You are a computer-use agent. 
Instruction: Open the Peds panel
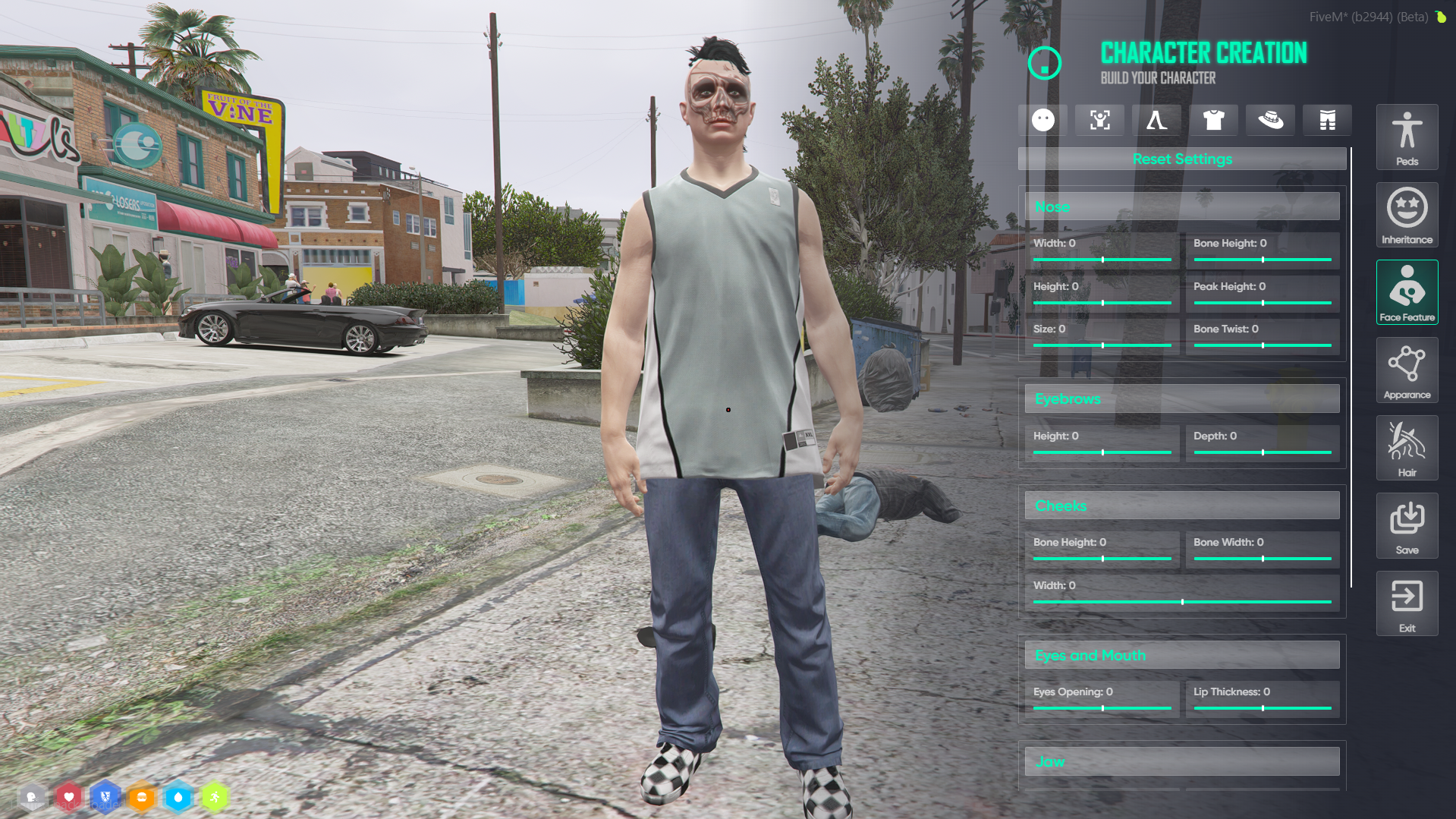coord(1406,137)
